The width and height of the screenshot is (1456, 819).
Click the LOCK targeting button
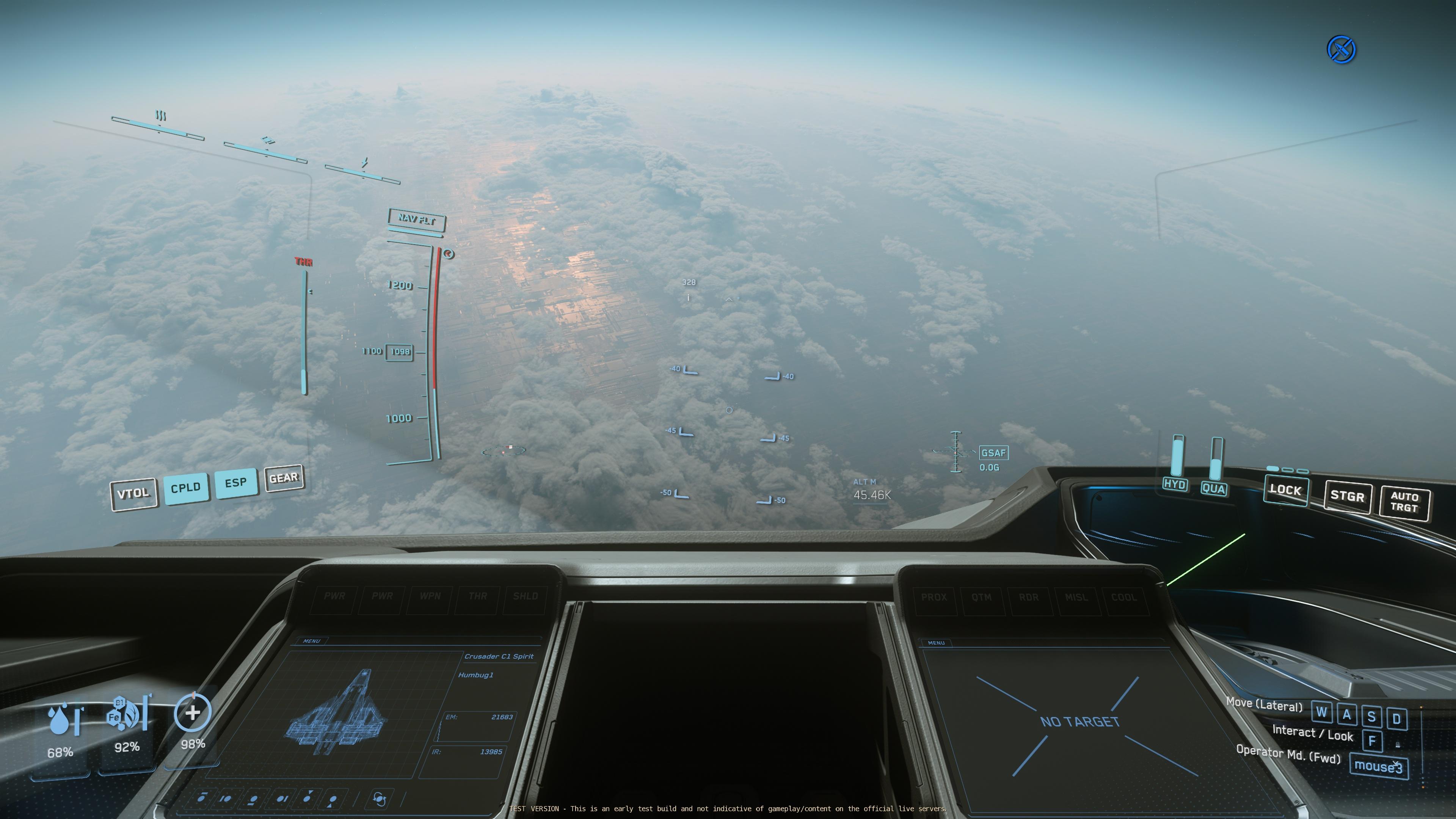coord(1285,490)
